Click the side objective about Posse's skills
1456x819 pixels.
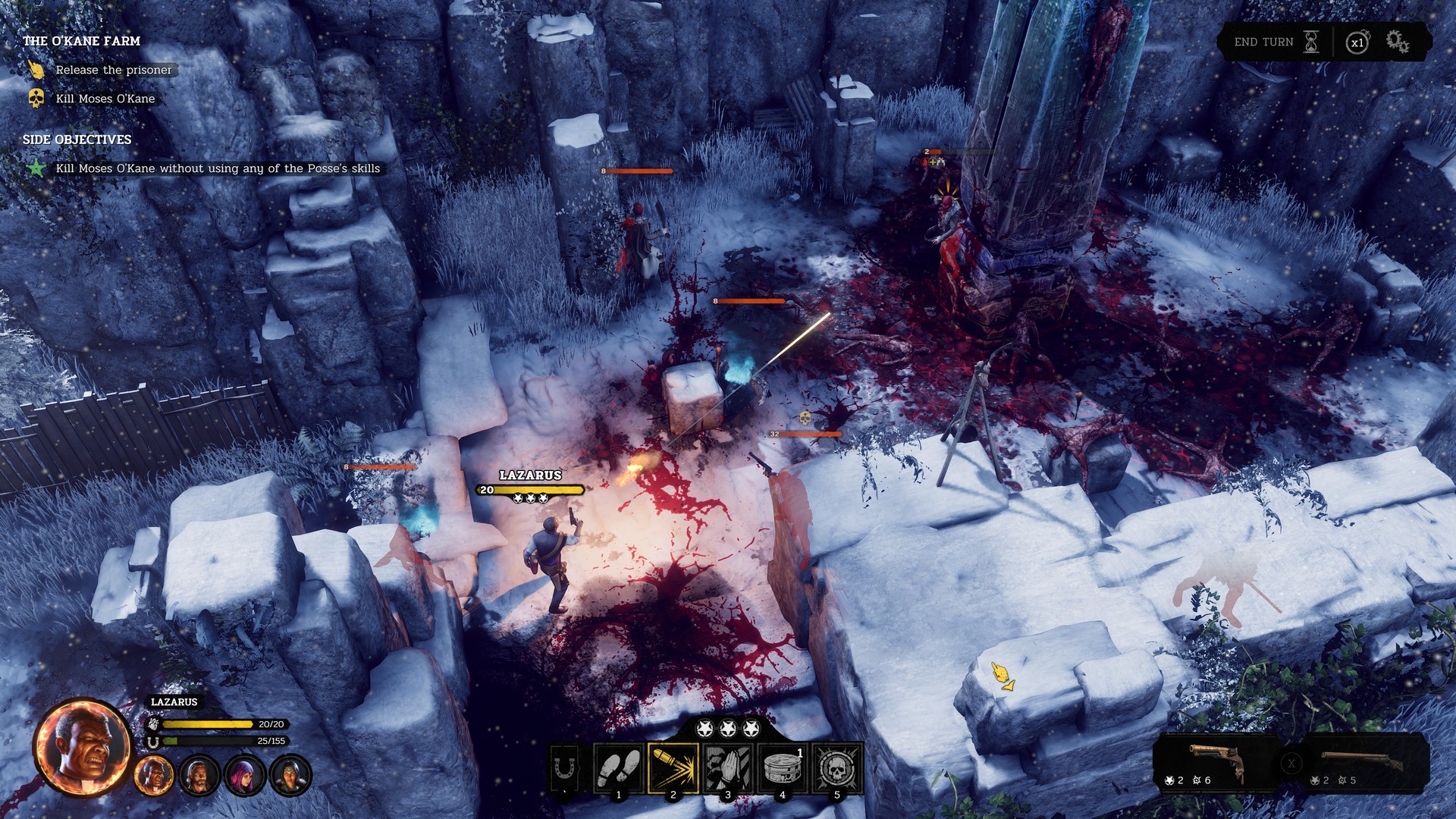point(218,168)
